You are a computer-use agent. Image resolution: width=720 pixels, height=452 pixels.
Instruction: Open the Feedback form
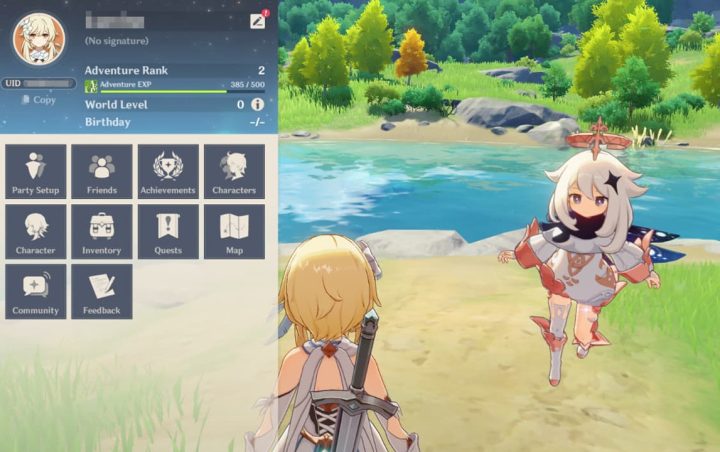[x=102, y=291]
